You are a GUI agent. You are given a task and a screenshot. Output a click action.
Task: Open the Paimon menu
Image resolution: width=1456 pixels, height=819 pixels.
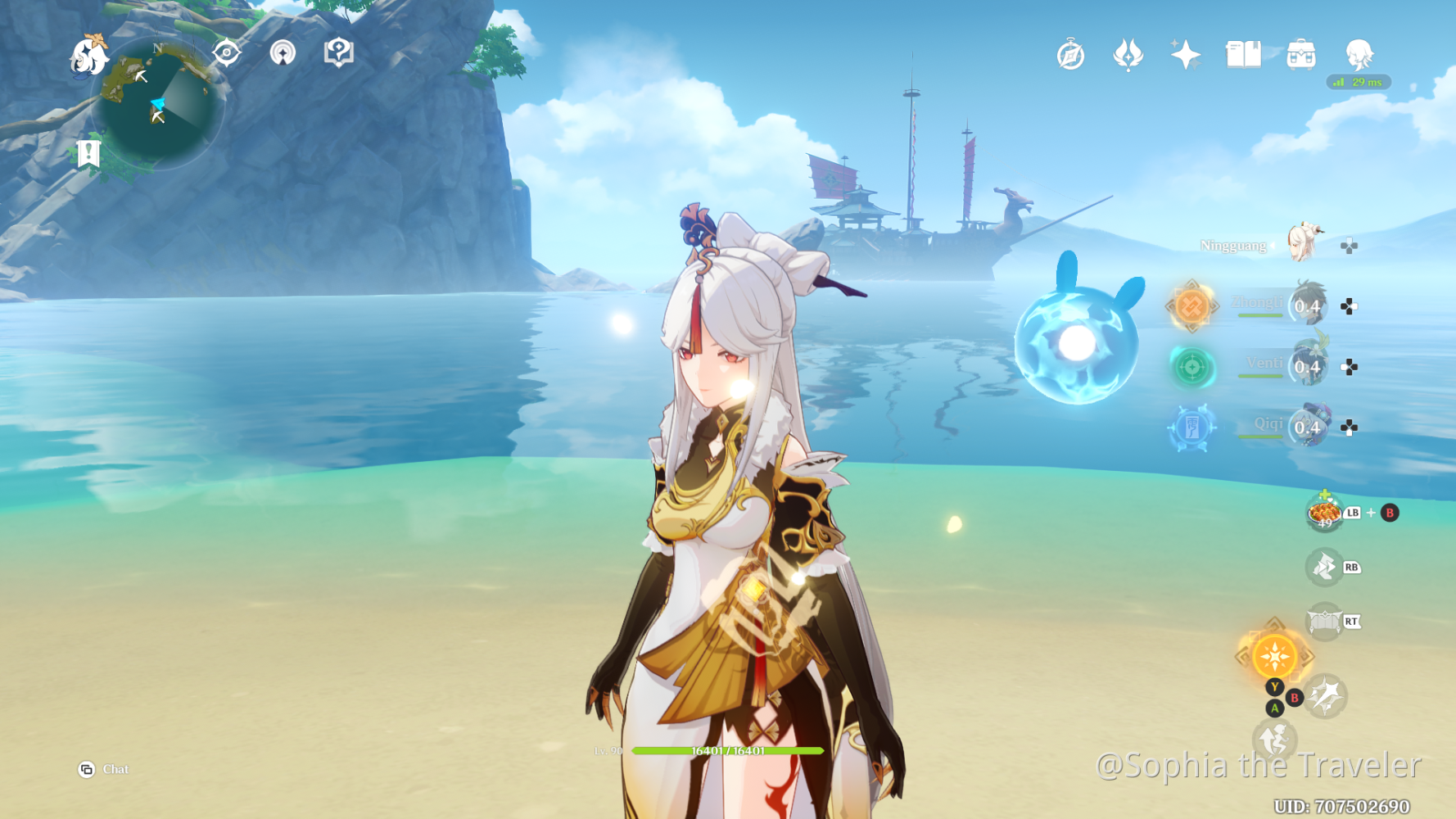click(x=89, y=54)
